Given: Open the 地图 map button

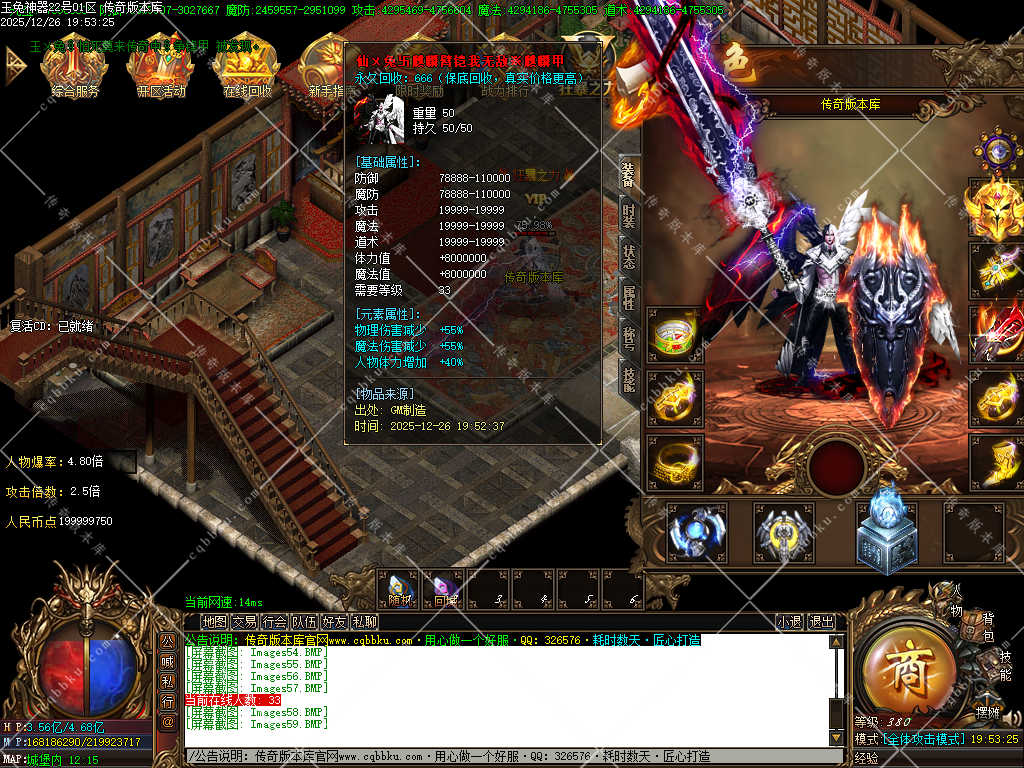Looking at the screenshot, I should tap(214, 622).
